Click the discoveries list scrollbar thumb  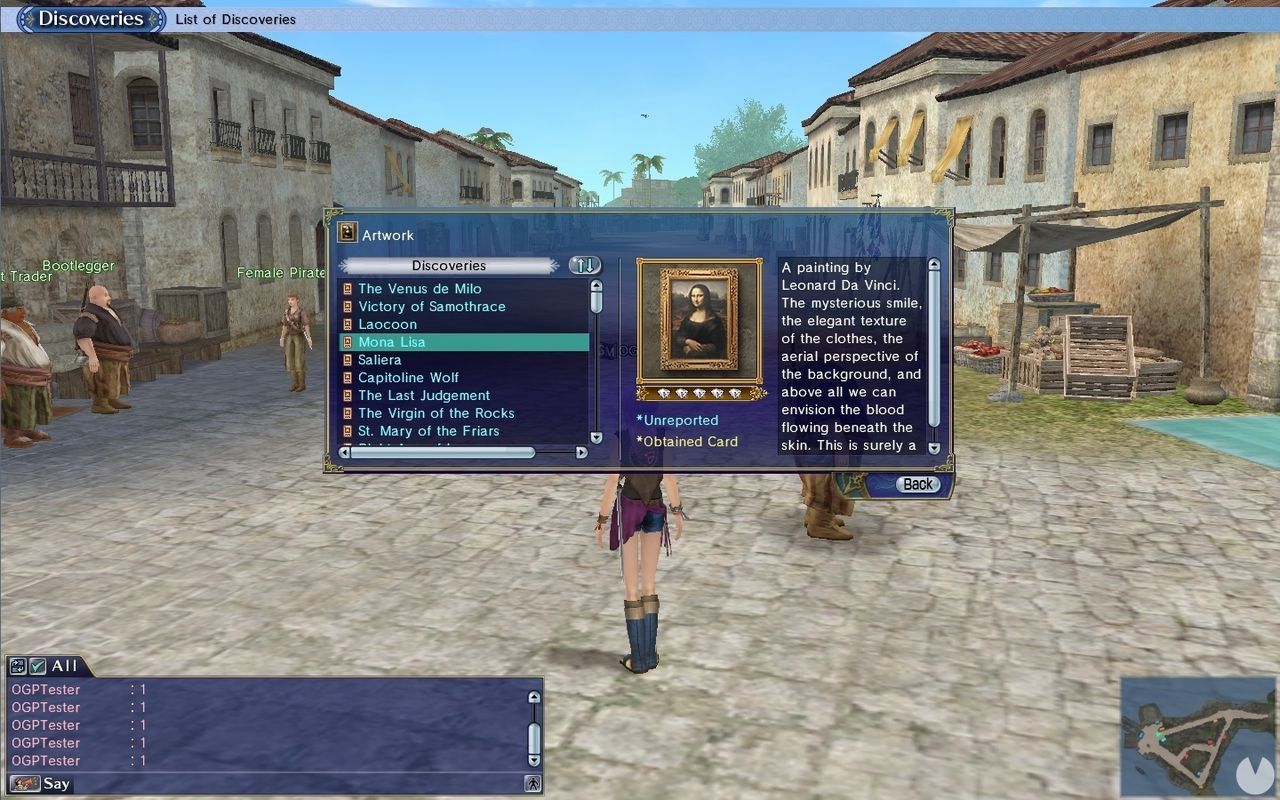pyautogui.click(x=596, y=300)
